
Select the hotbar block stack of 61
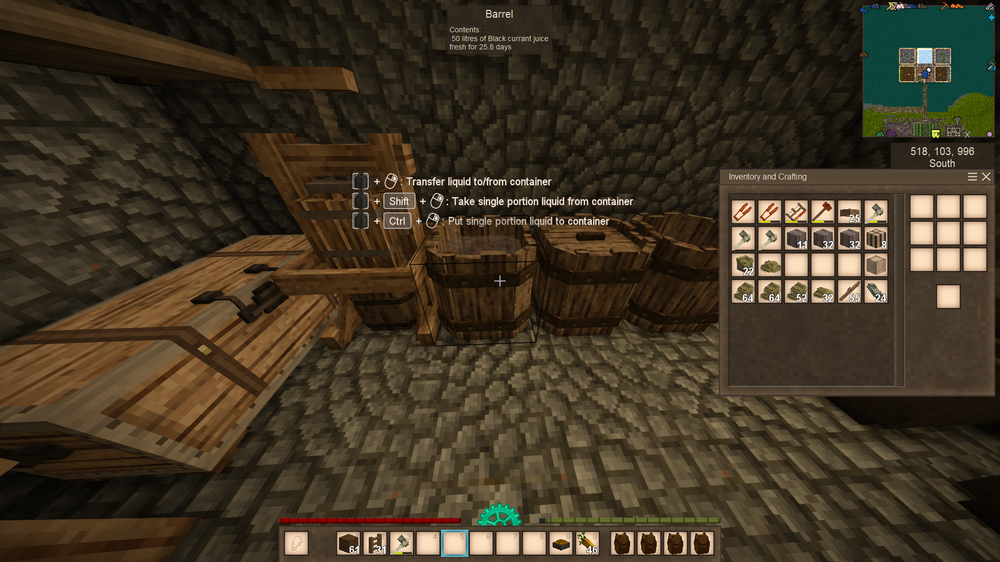click(x=347, y=543)
